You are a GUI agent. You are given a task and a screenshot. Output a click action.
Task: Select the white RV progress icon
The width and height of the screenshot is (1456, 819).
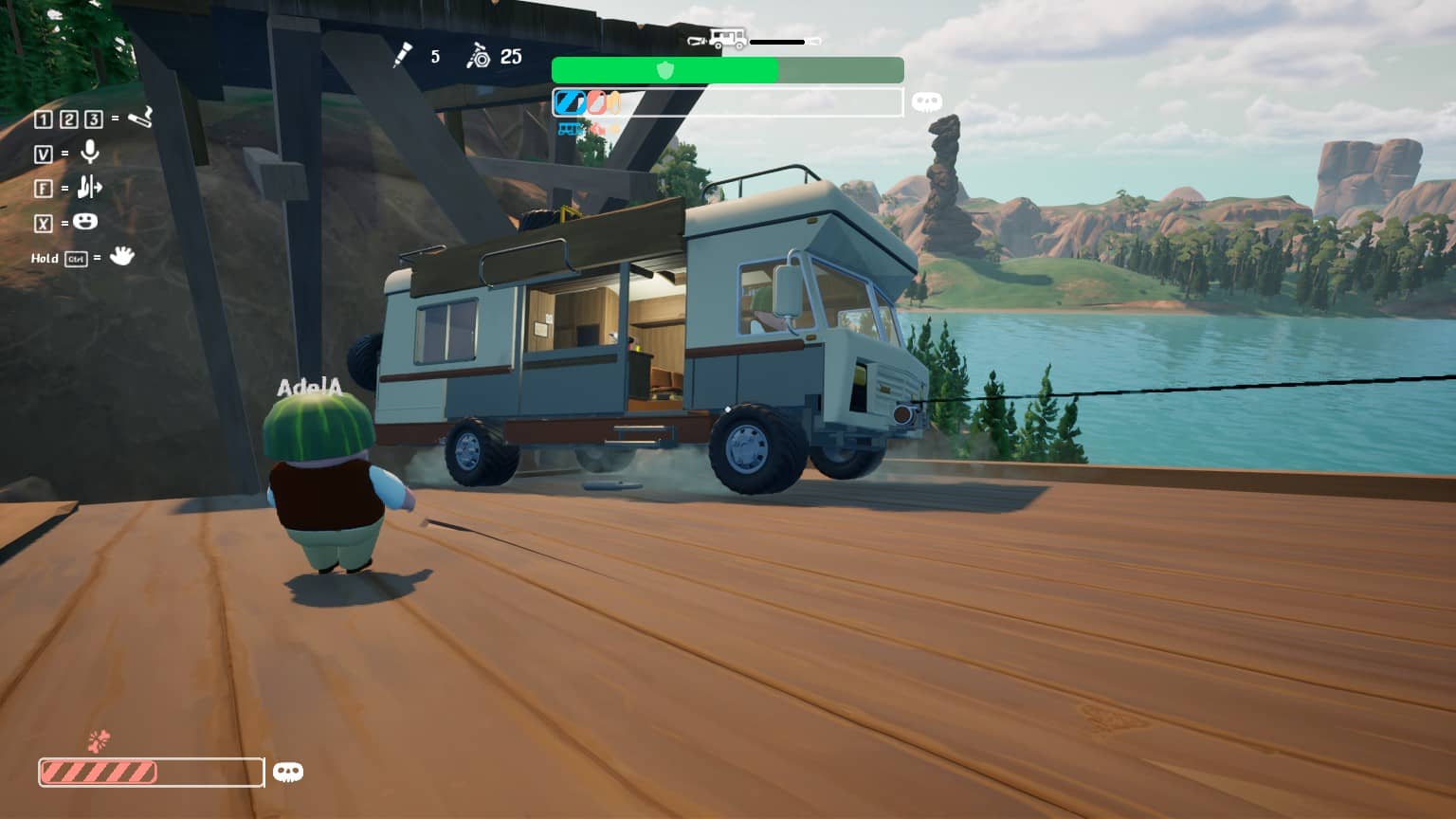click(x=727, y=40)
